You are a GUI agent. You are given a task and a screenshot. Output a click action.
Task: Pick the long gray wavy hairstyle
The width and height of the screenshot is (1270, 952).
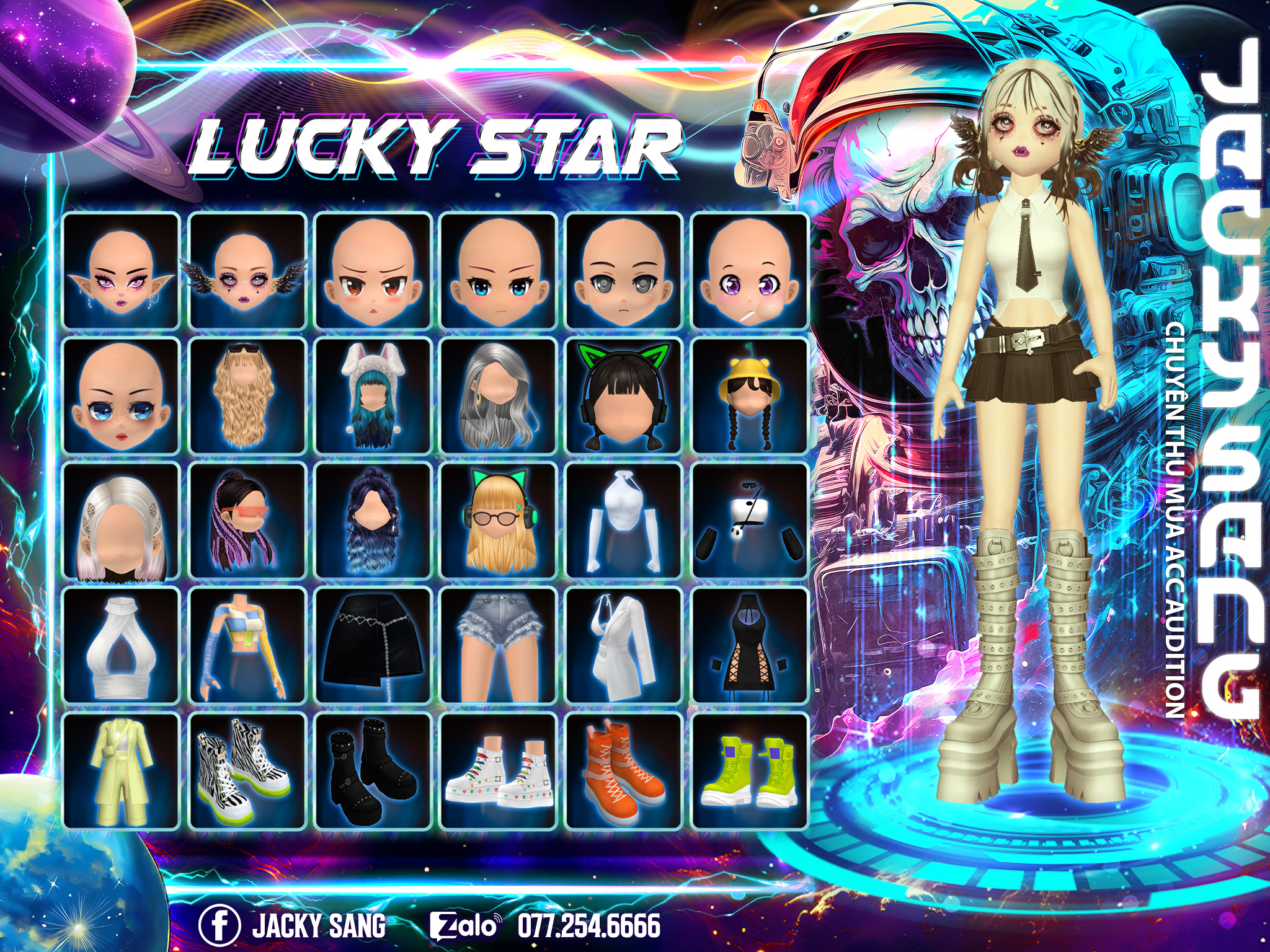[x=499, y=395]
